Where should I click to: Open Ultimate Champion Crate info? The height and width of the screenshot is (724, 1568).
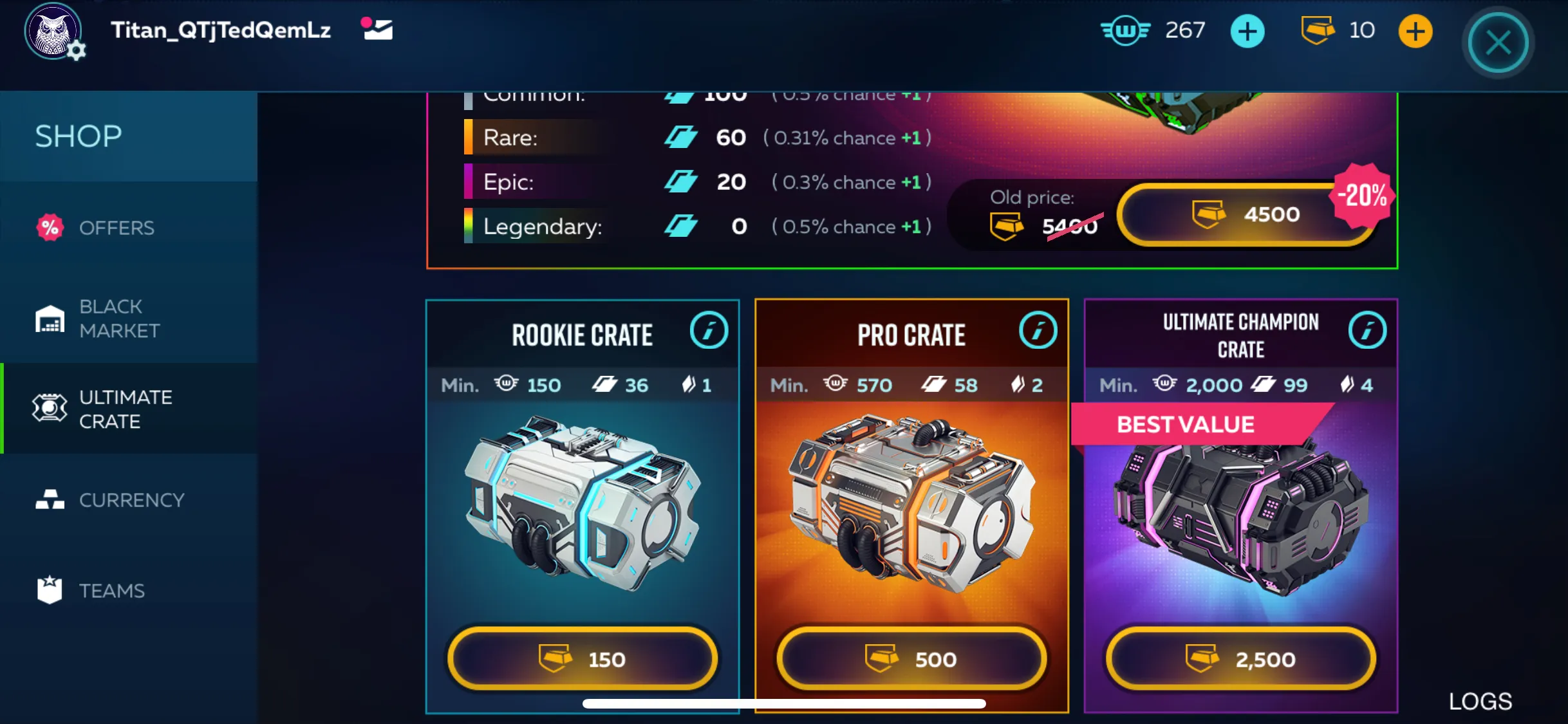1367,331
